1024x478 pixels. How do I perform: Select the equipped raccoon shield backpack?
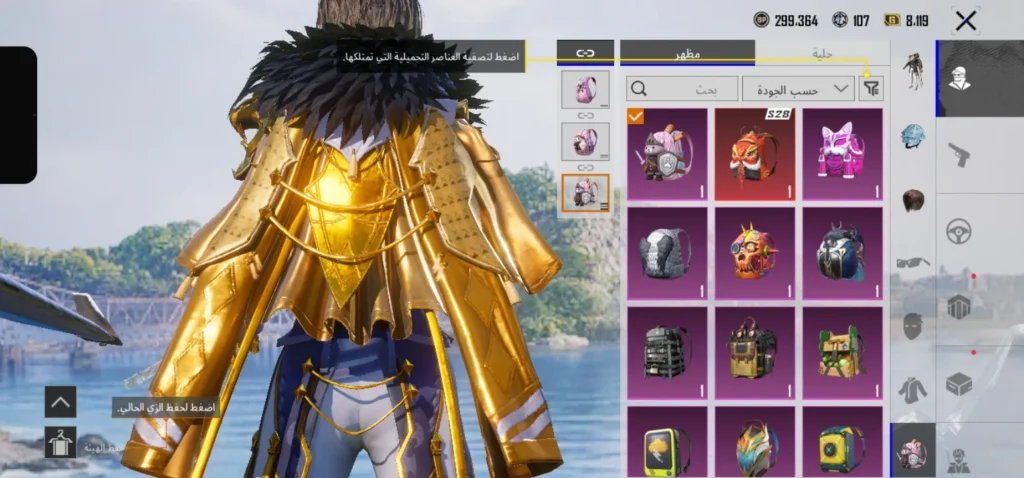667,153
